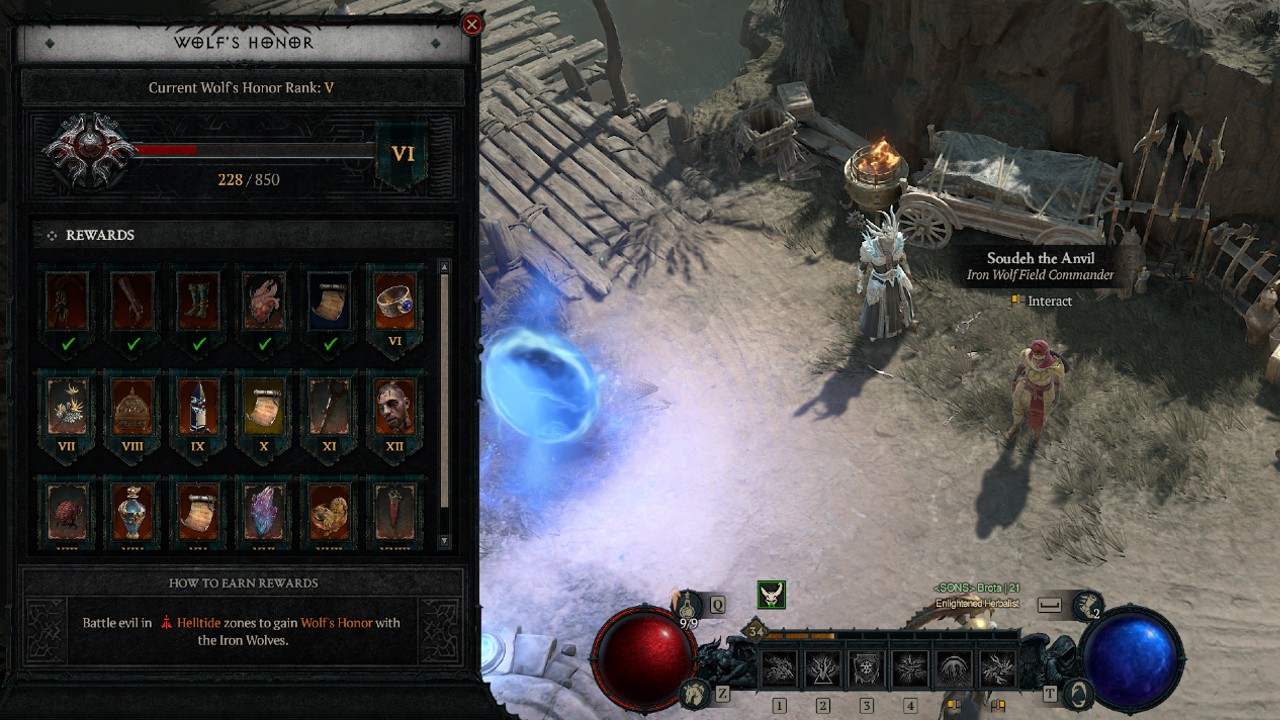Click the horse mount icon
The image size is (1280, 720).
tap(692, 692)
